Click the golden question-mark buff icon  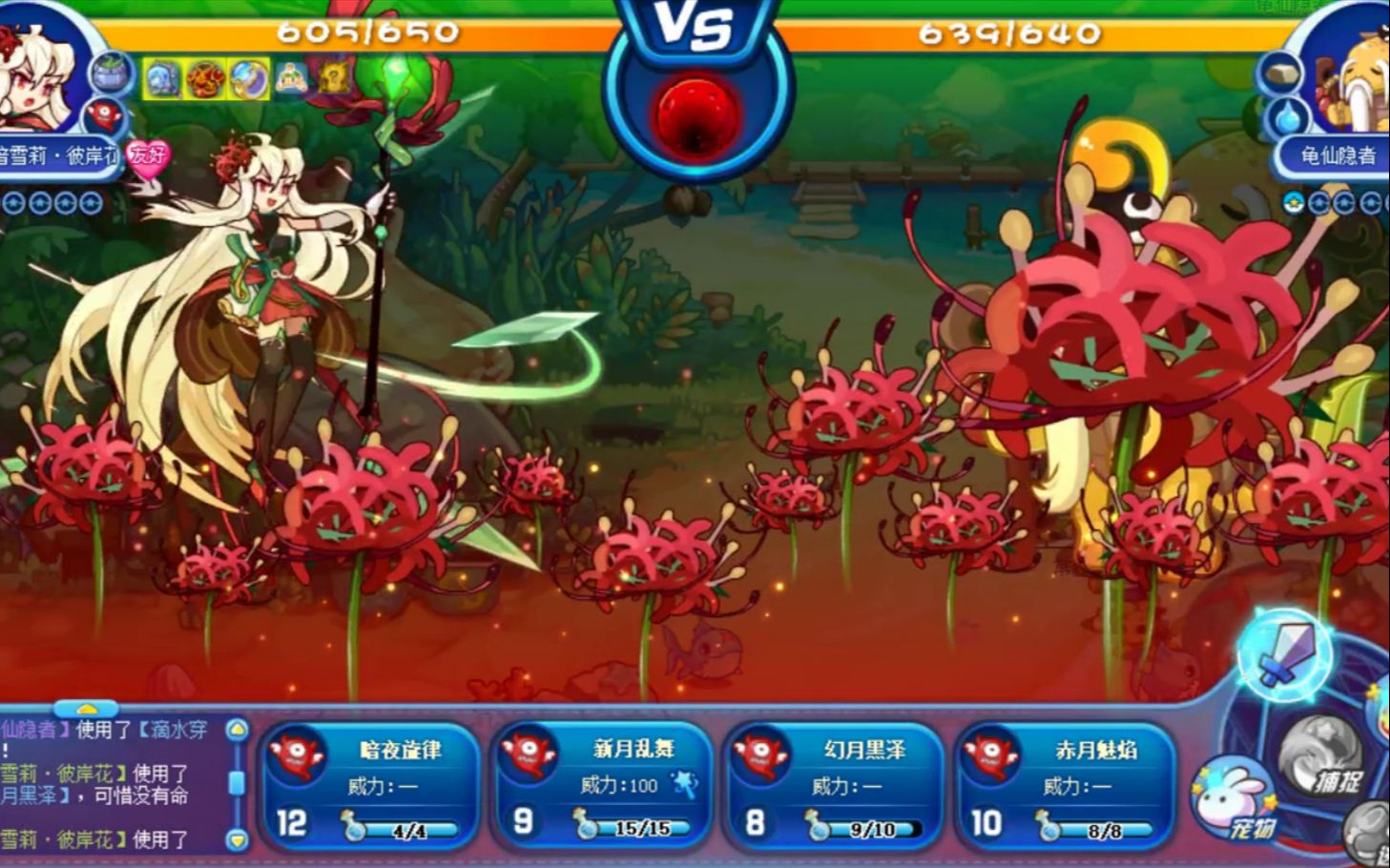[333, 80]
